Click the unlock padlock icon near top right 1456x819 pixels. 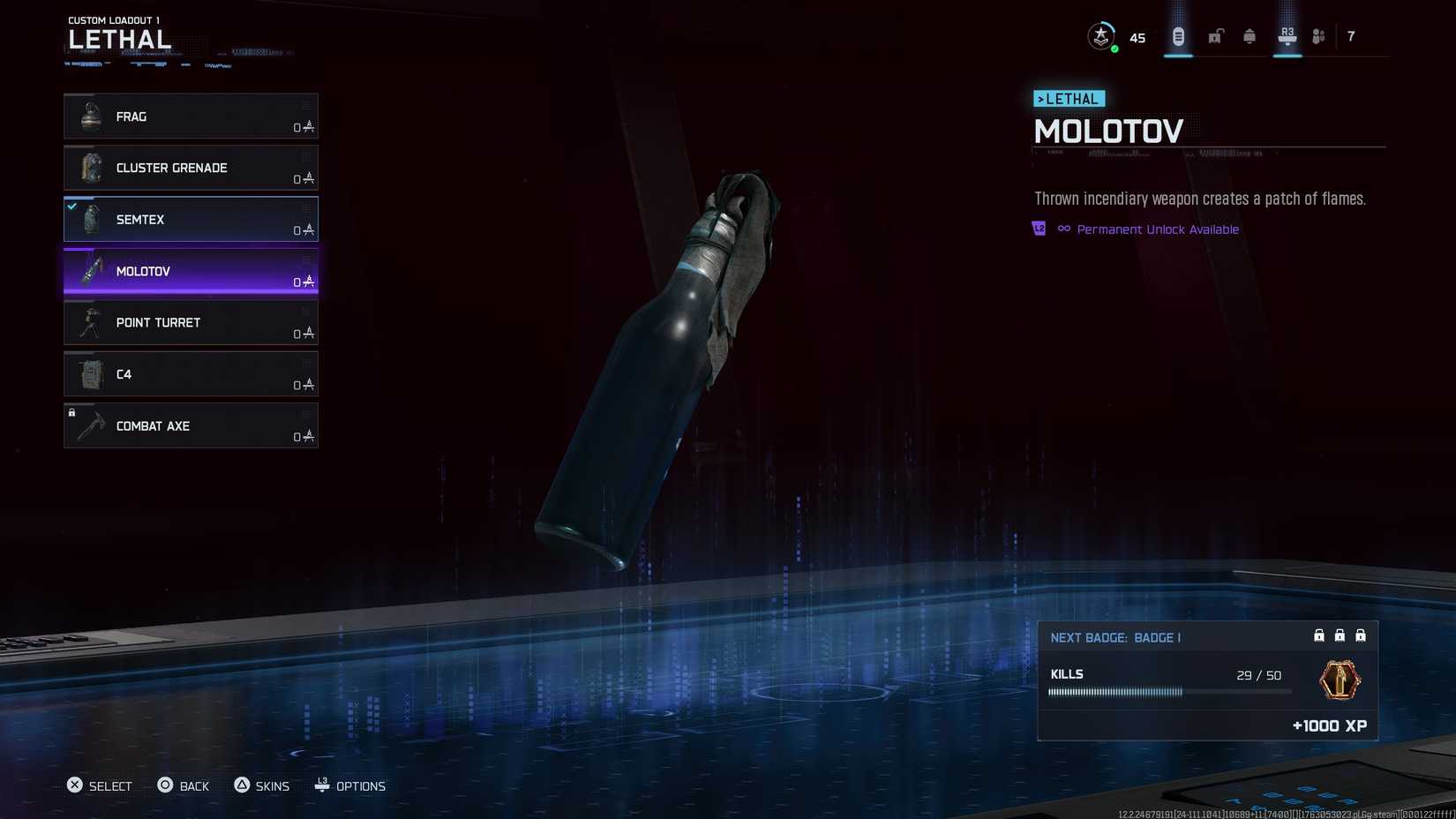tap(1214, 36)
